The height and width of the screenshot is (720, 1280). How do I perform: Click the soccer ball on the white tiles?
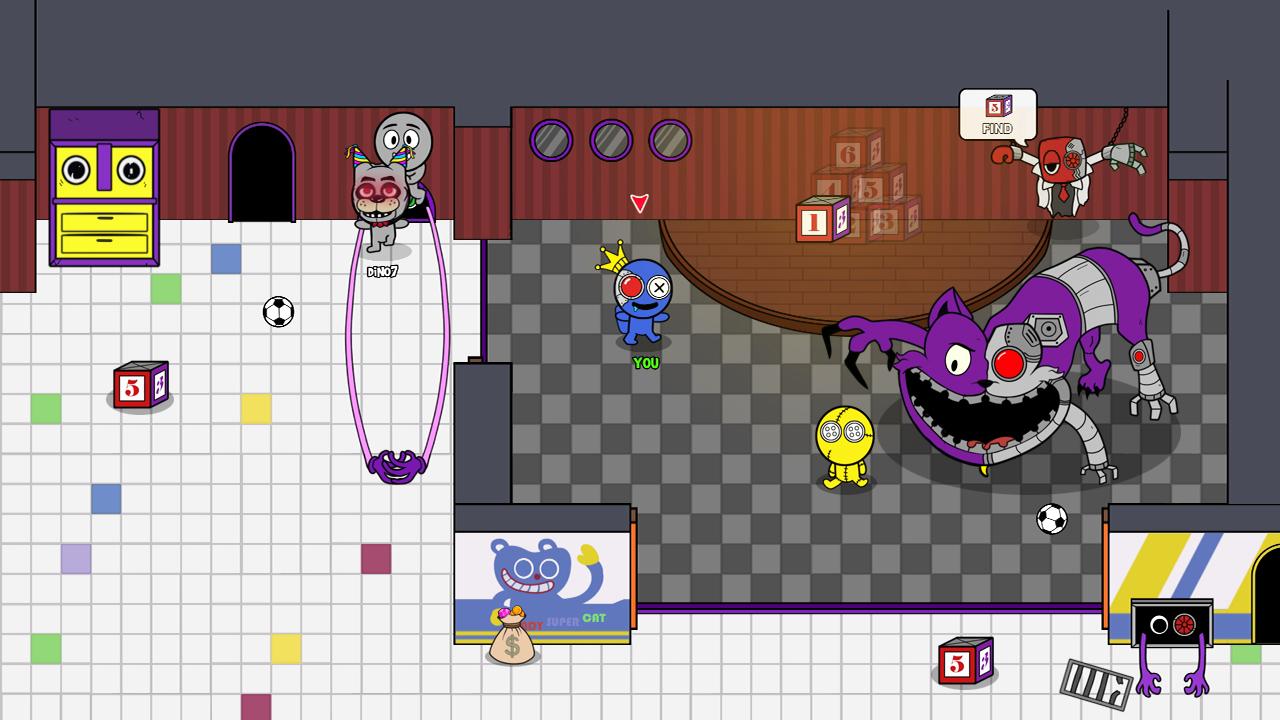[278, 314]
